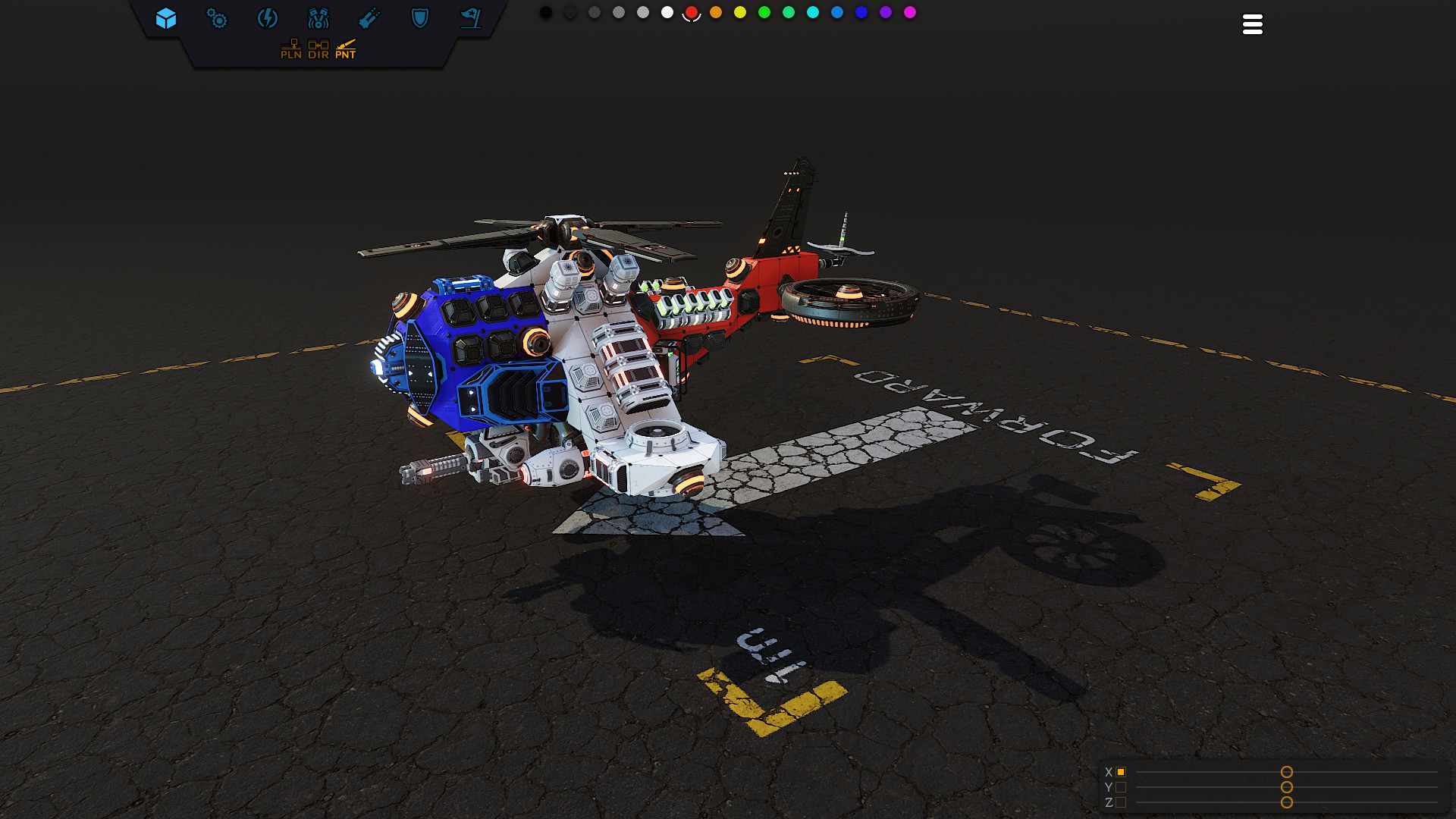Image resolution: width=1456 pixels, height=819 pixels.
Task: Open the shield defense category
Action: [420, 19]
